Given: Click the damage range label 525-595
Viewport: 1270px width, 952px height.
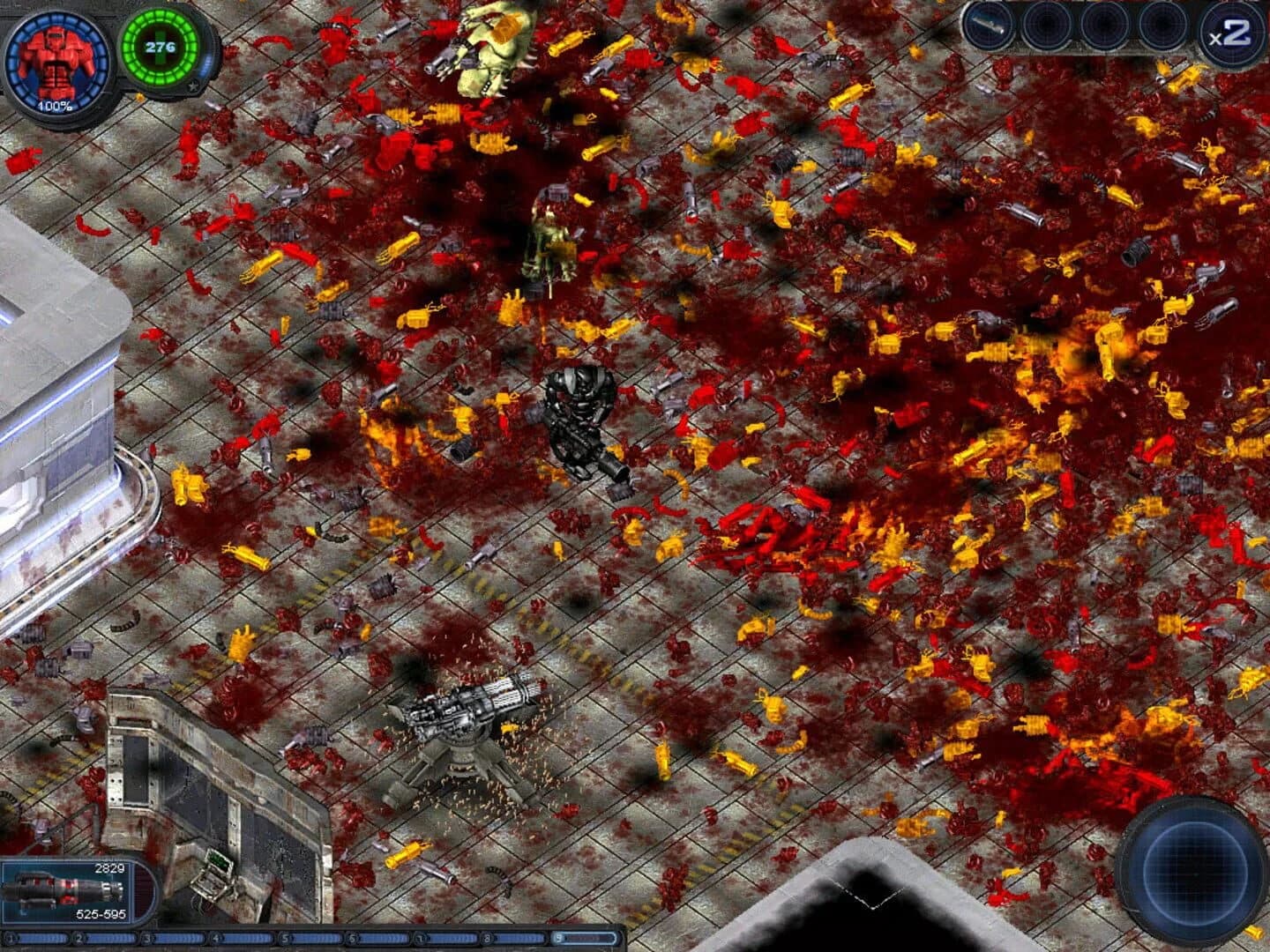Looking at the screenshot, I should (100, 915).
